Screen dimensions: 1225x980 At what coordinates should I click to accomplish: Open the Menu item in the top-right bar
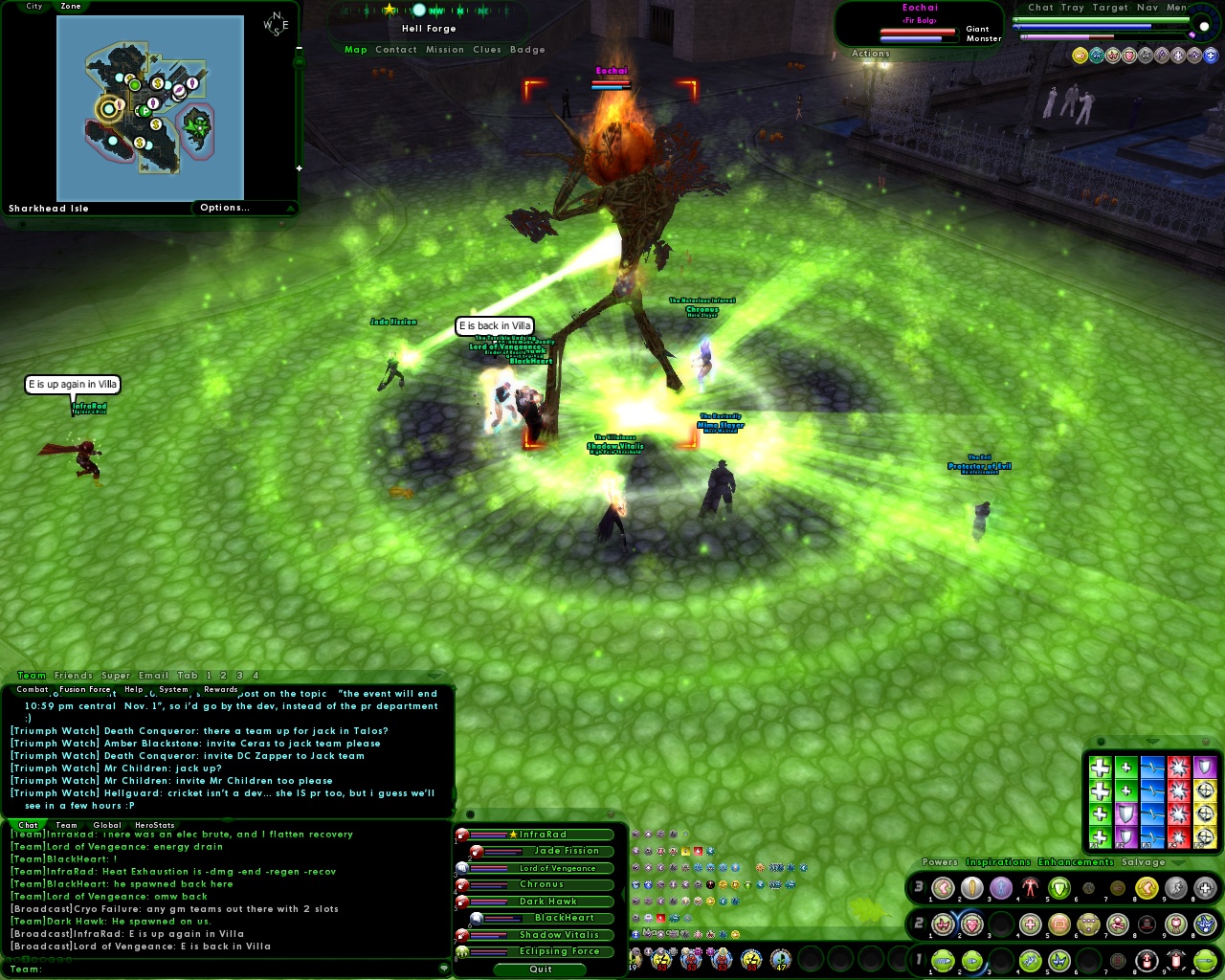(1177, 7)
